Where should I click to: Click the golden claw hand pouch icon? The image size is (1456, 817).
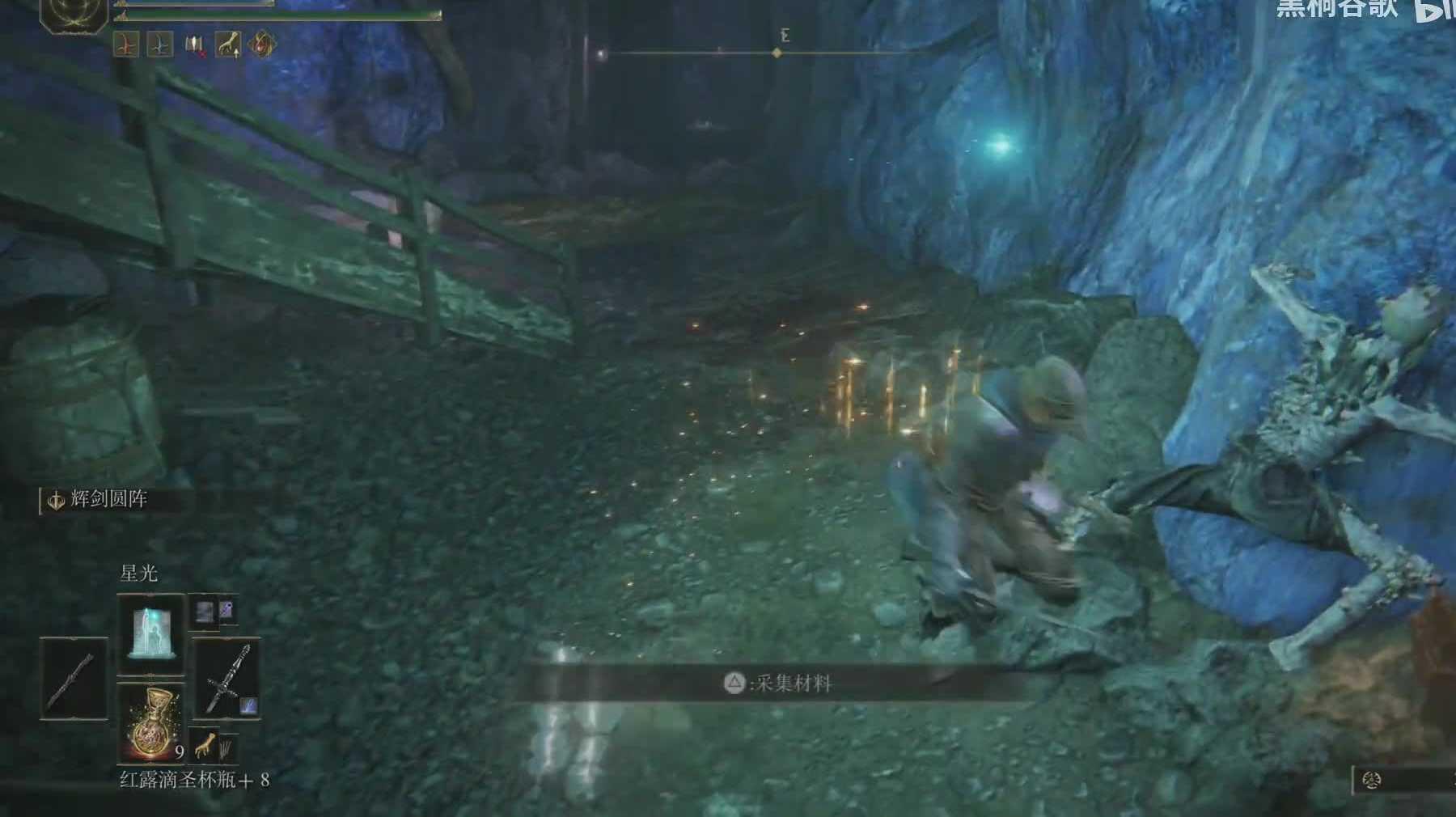[x=206, y=744]
